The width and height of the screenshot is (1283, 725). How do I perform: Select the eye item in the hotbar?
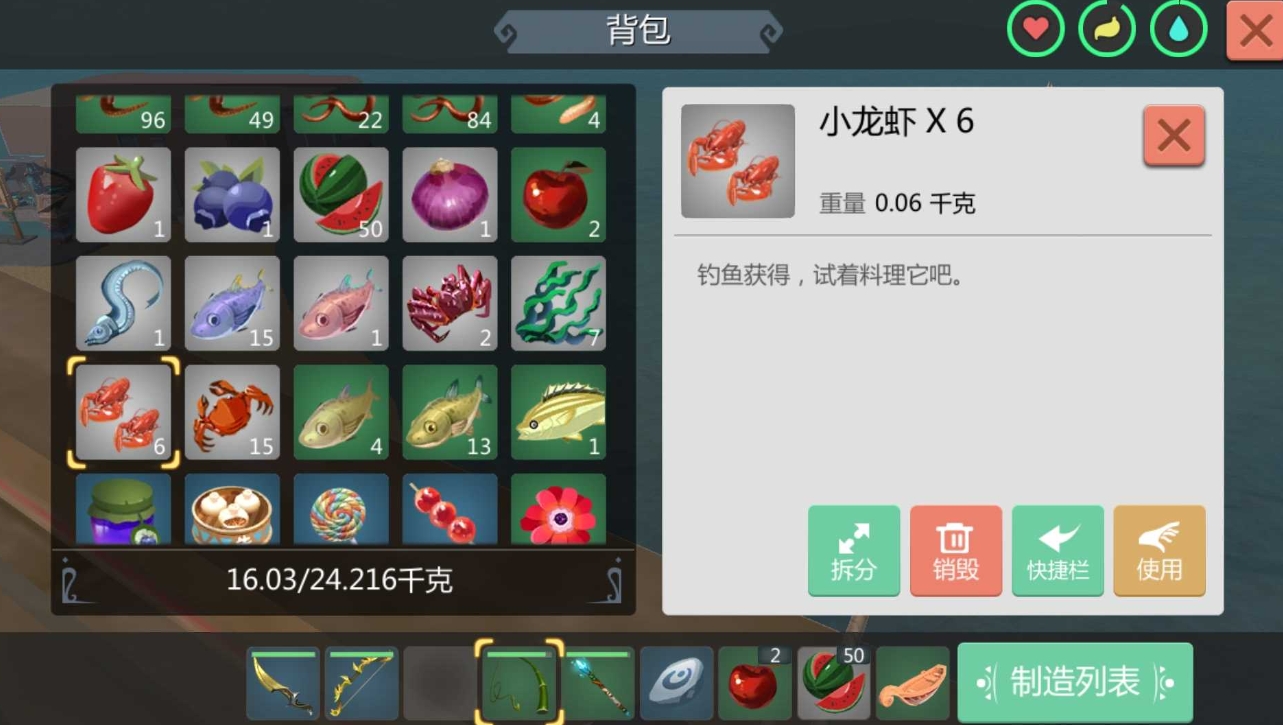[676, 683]
